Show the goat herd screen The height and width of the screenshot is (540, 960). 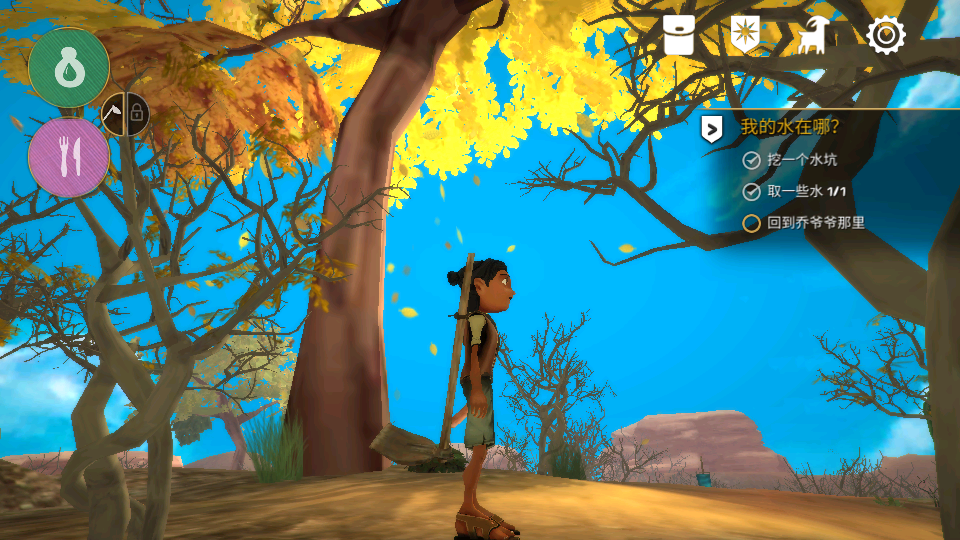pos(811,36)
